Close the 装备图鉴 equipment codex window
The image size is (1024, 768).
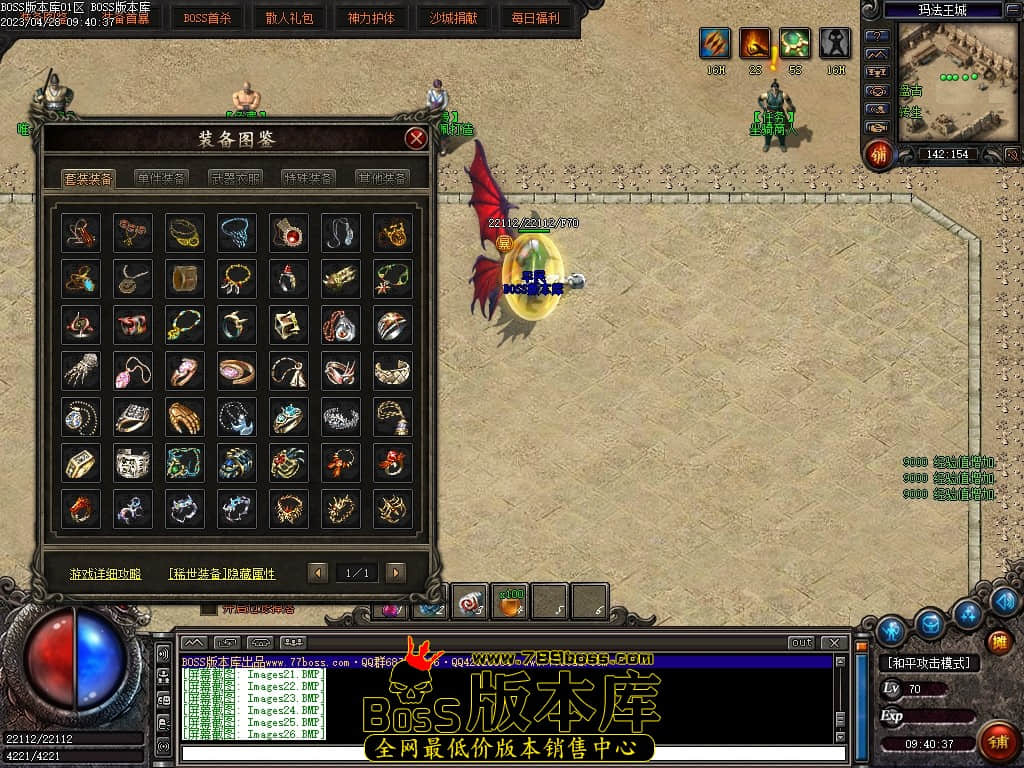[416, 139]
